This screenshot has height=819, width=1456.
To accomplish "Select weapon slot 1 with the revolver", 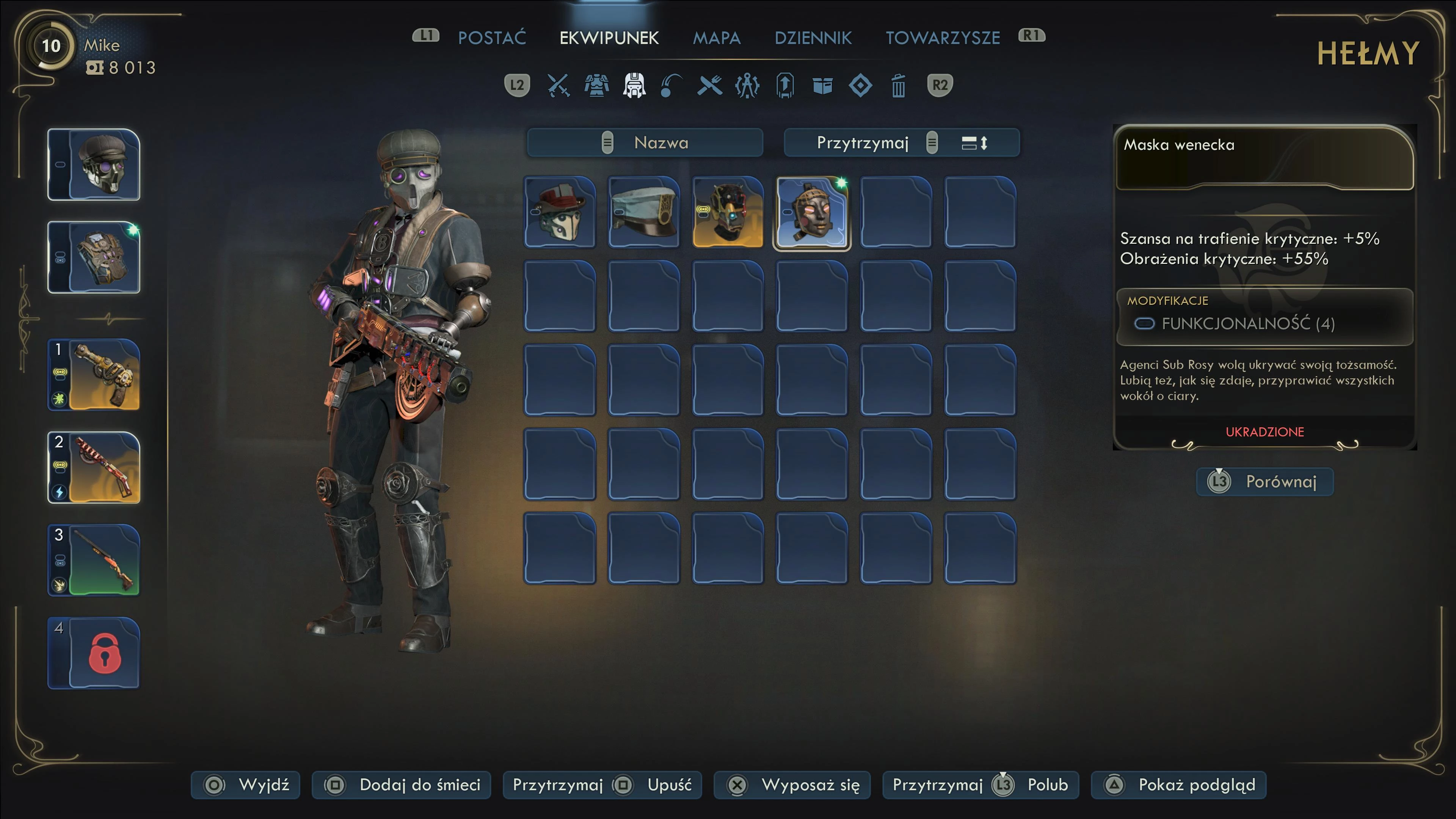I will [x=94, y=375].
